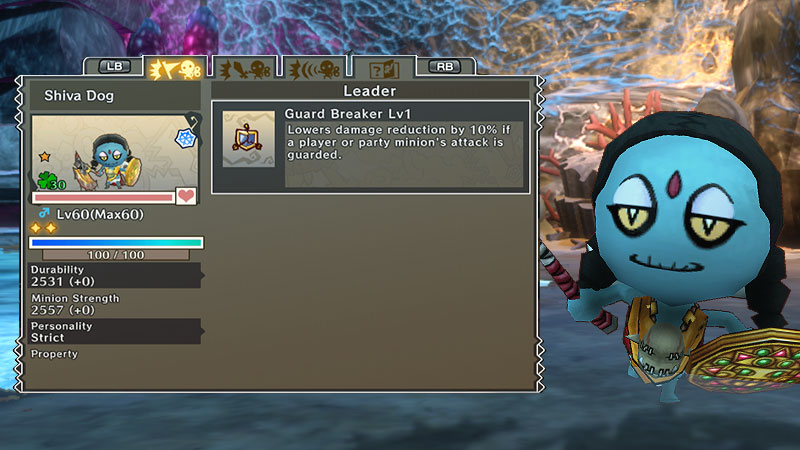Viewport: 800px width, 450px height.
Task: Switch to the question mark tab
Action: coord(385,68)
